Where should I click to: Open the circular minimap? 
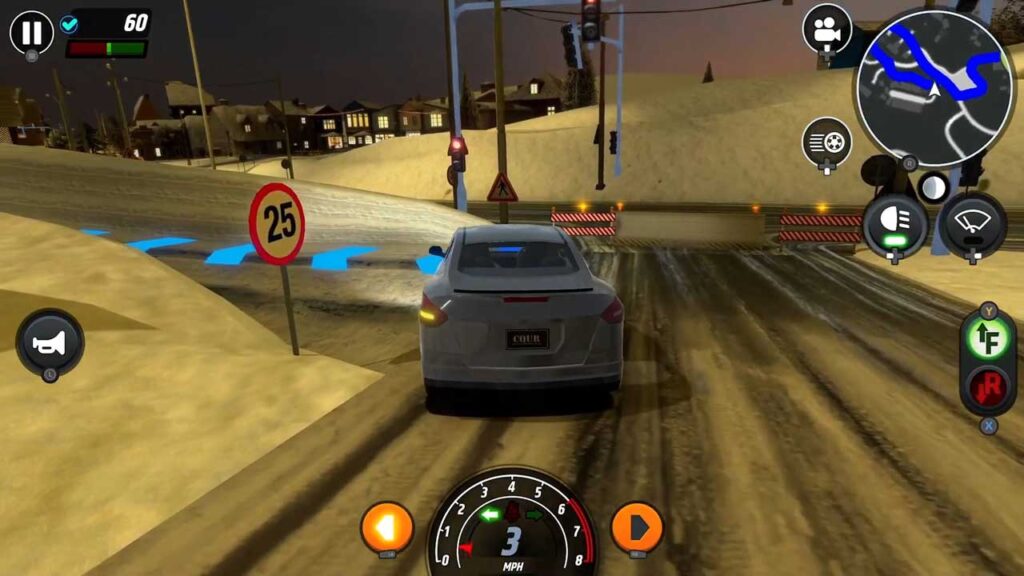click(934, 88)
